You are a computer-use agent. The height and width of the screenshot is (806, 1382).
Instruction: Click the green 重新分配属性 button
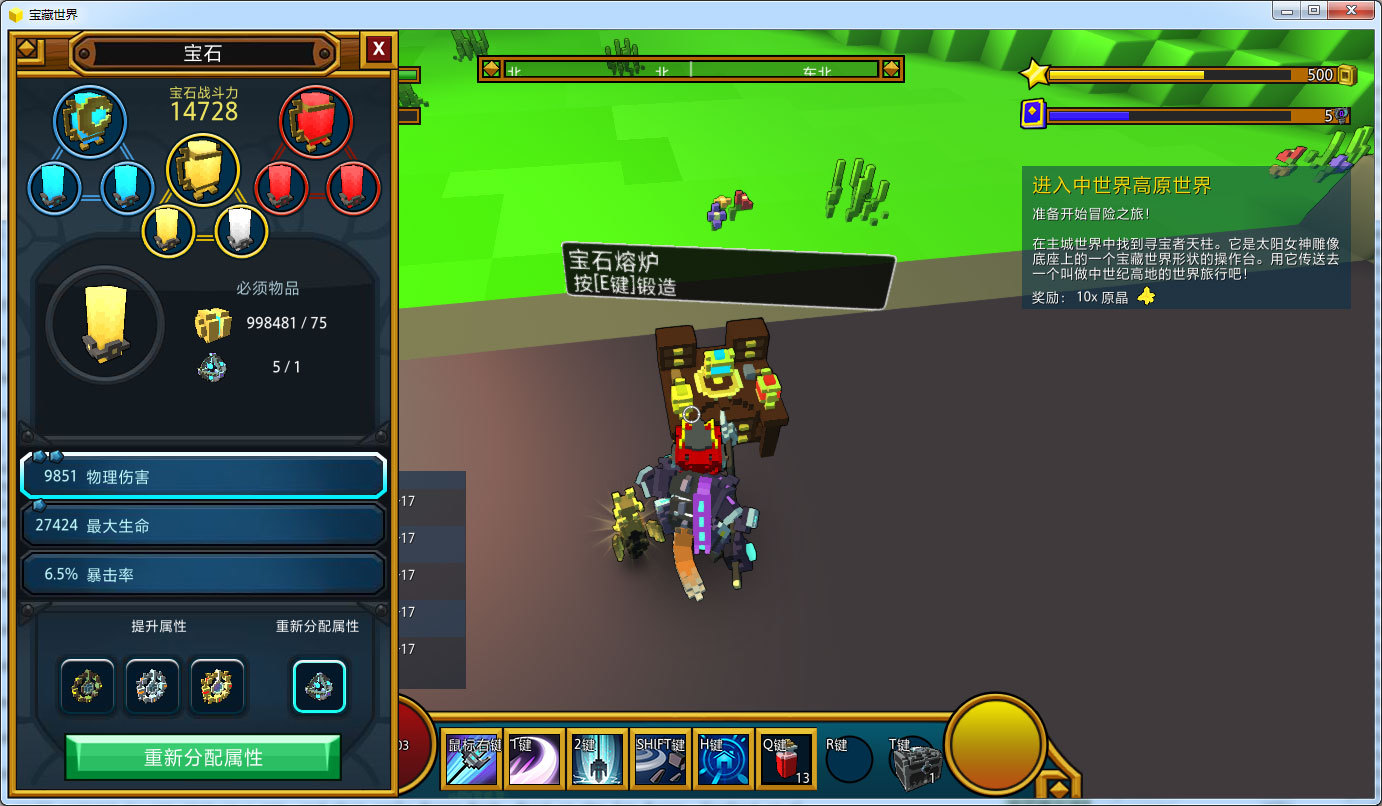(x=203, y=757)
